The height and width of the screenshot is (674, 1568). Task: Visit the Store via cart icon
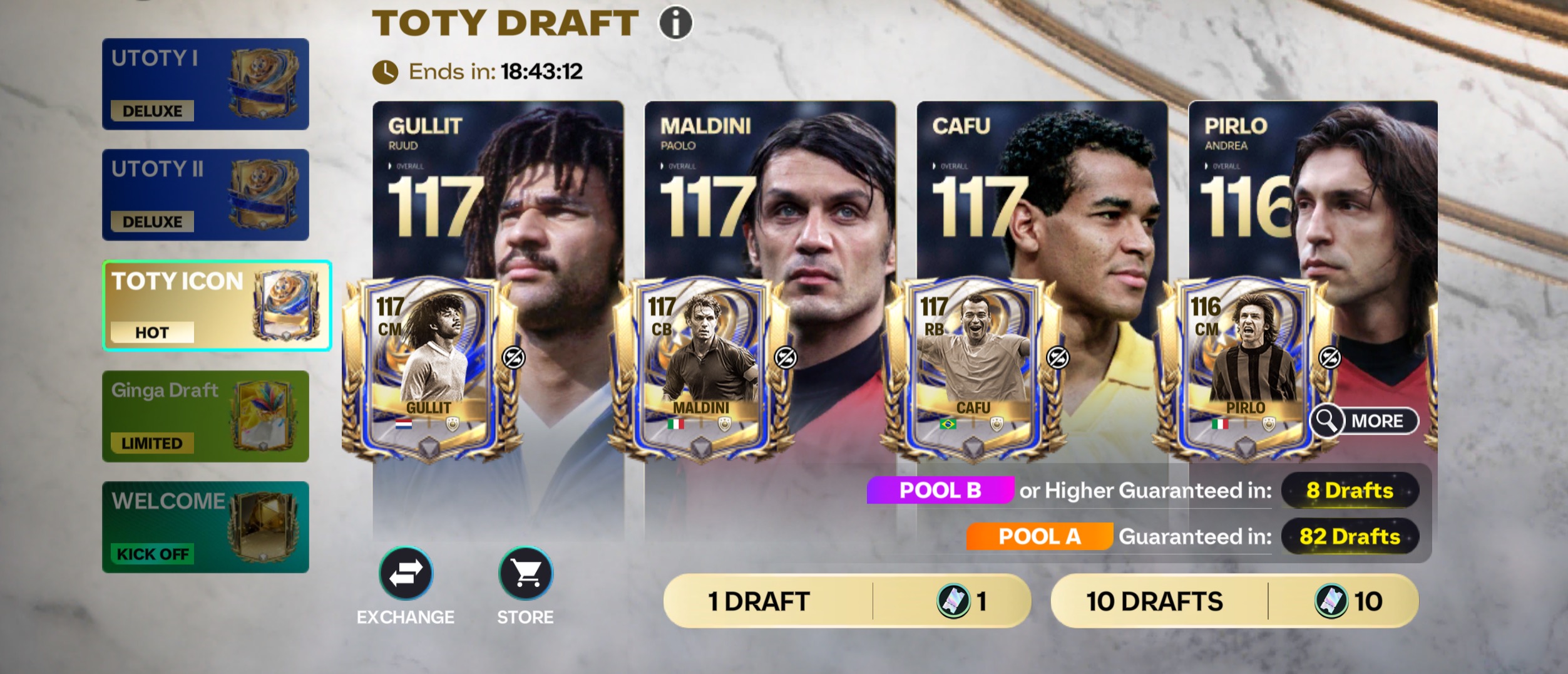click(525, 574)
